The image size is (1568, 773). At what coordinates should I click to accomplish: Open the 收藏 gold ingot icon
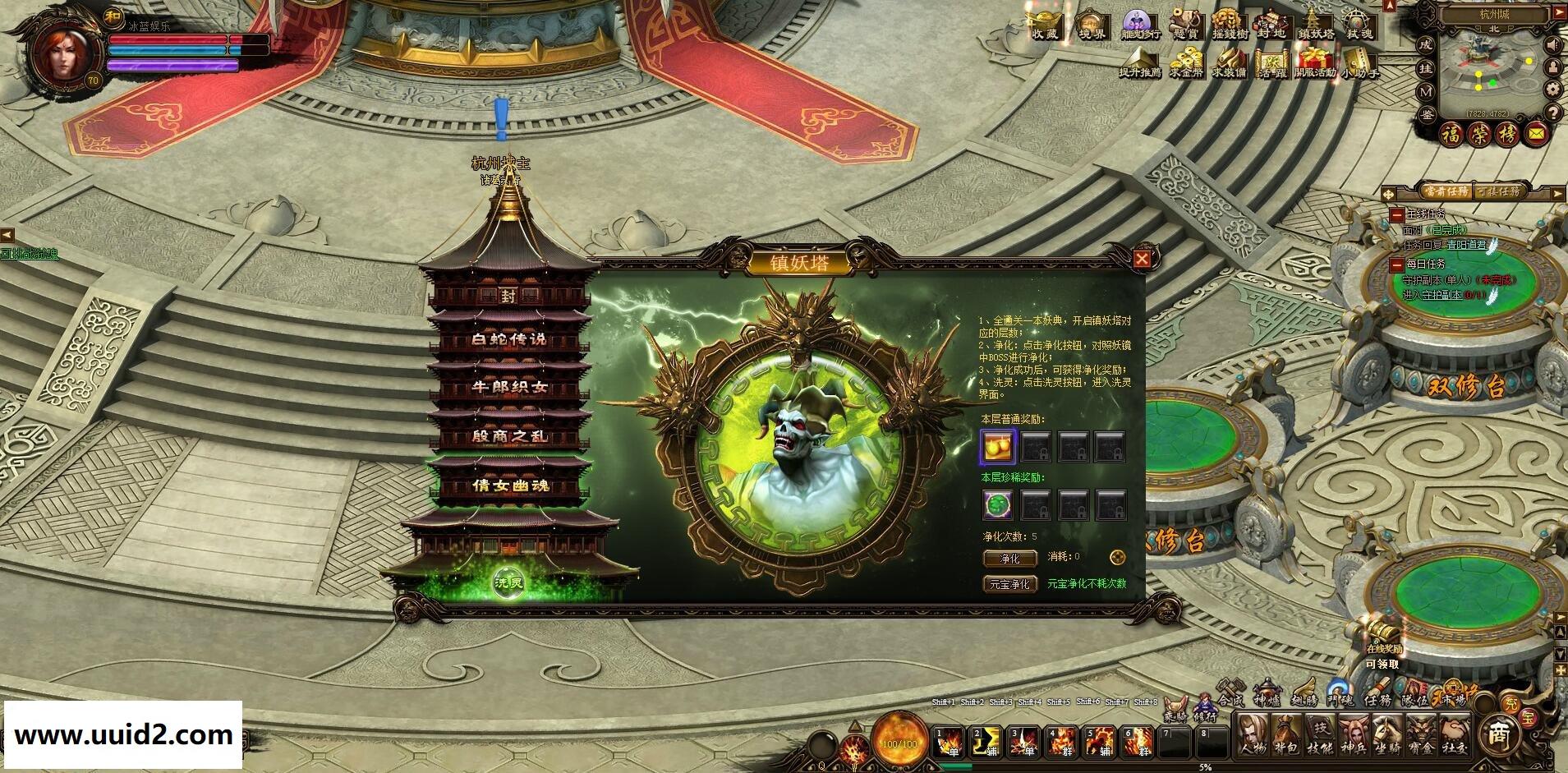1046,25
